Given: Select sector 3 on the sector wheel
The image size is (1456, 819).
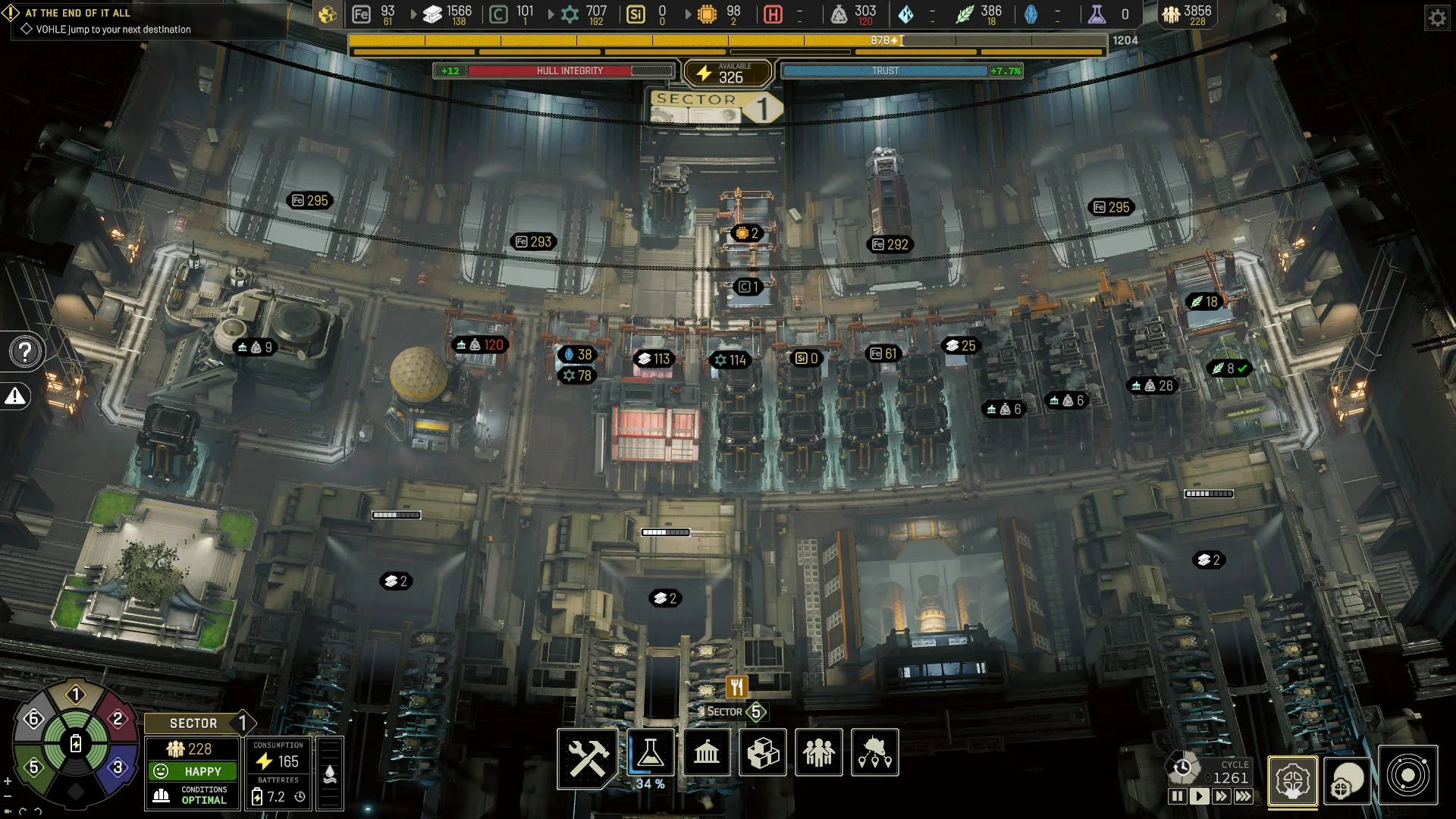Looking at the screenshot, I should (x=118, y=767).
